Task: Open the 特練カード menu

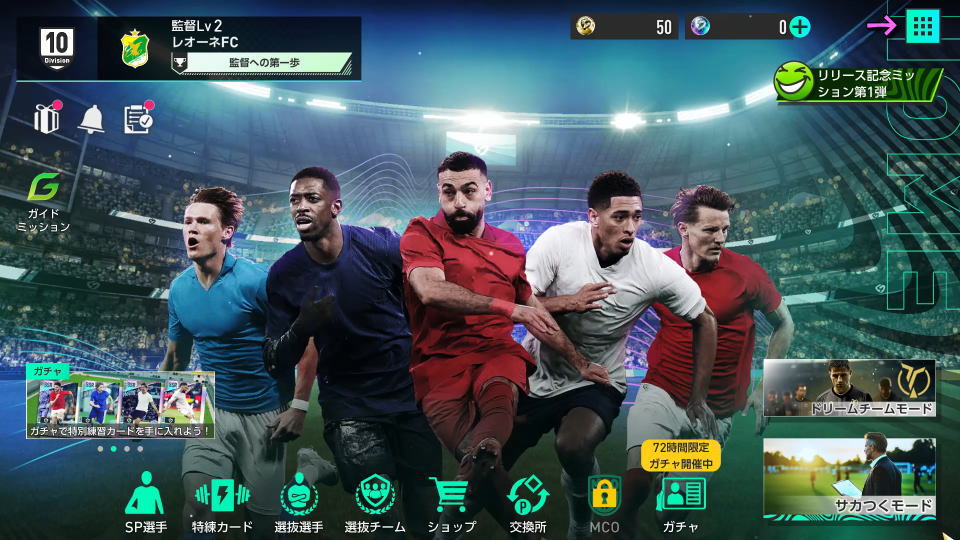Action: (x=222, y=503)
